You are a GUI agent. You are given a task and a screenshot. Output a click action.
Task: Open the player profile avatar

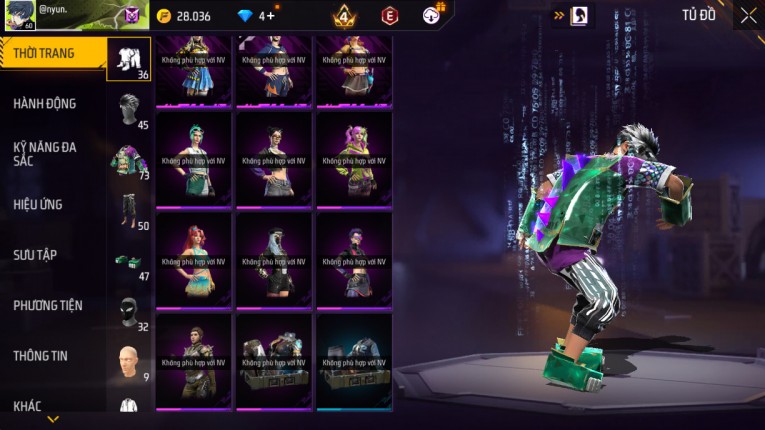19,15
